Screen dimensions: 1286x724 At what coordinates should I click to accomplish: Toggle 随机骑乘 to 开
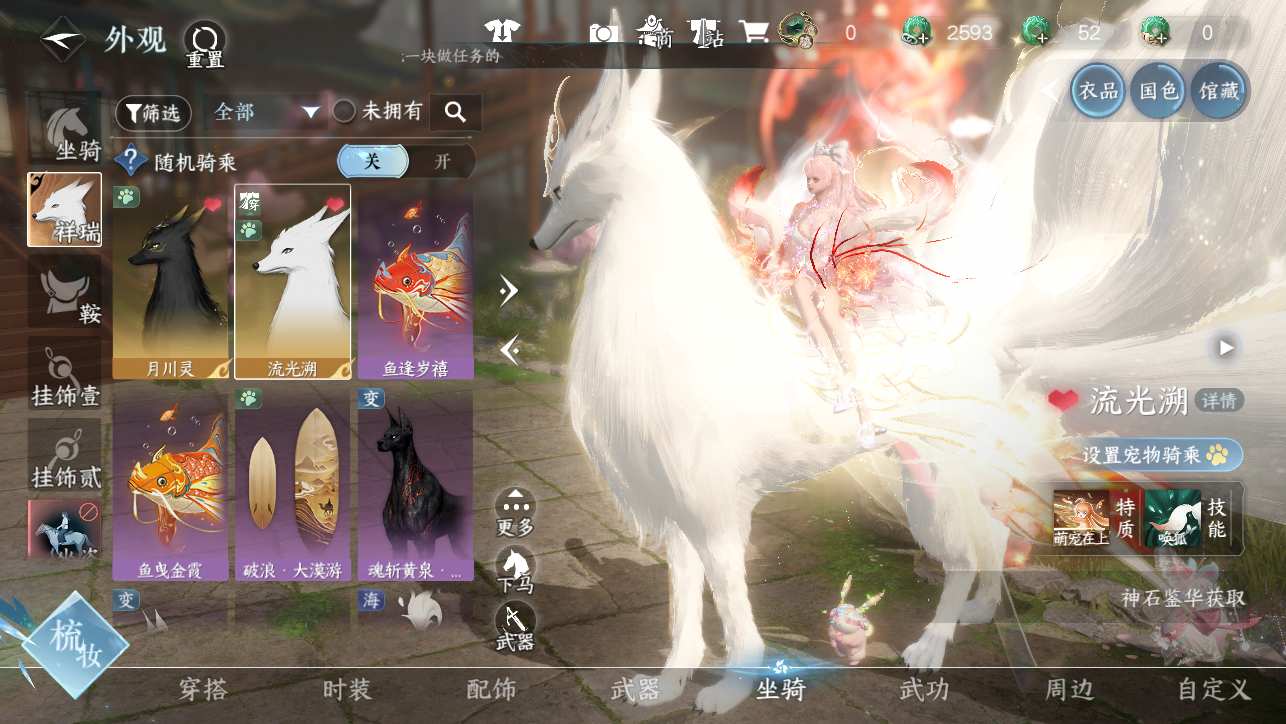tap(442, 161)
